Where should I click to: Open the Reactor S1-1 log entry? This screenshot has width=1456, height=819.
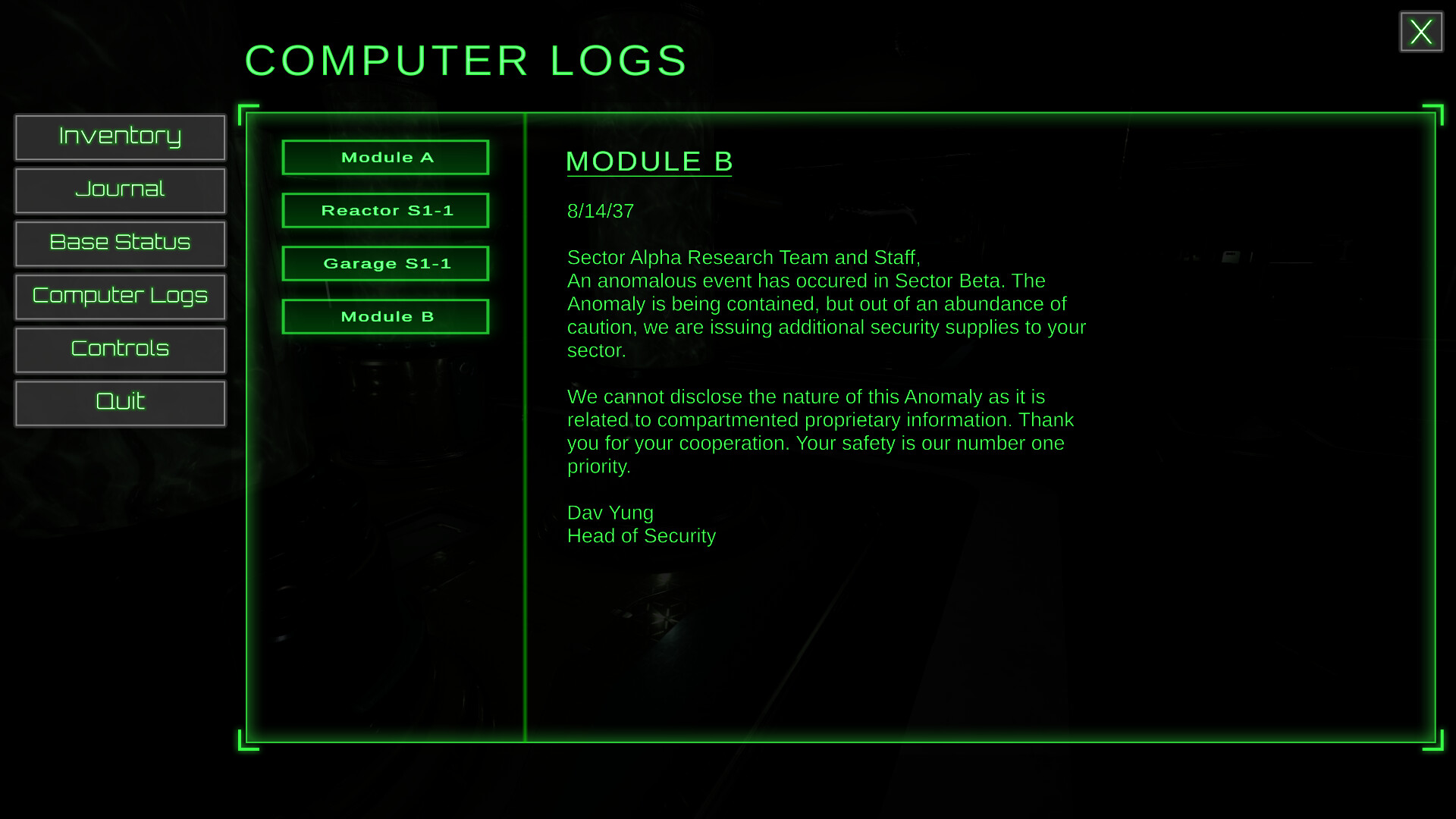click(x=385, y=210)
